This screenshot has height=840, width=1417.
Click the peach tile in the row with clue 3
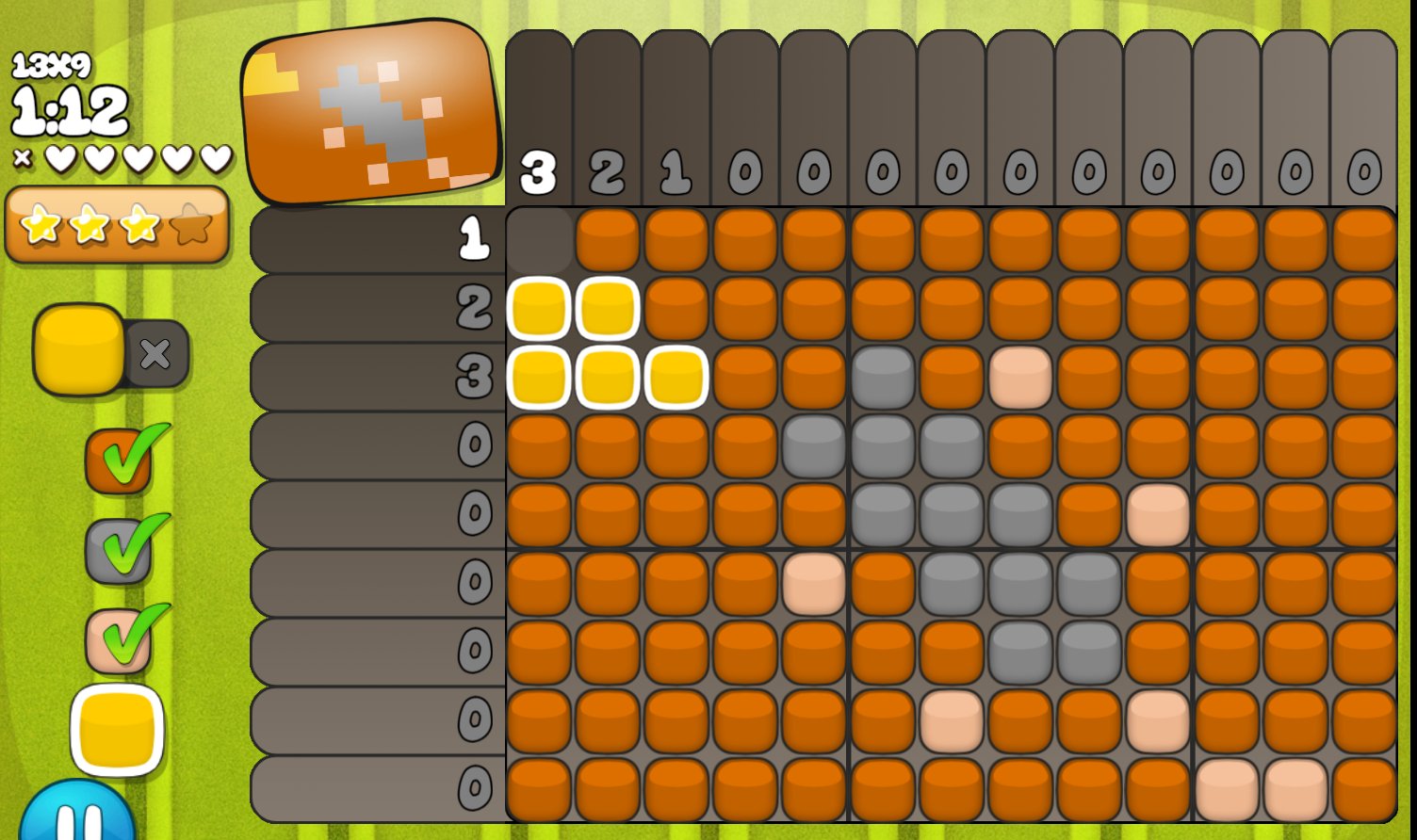(x=1020, y=378)
